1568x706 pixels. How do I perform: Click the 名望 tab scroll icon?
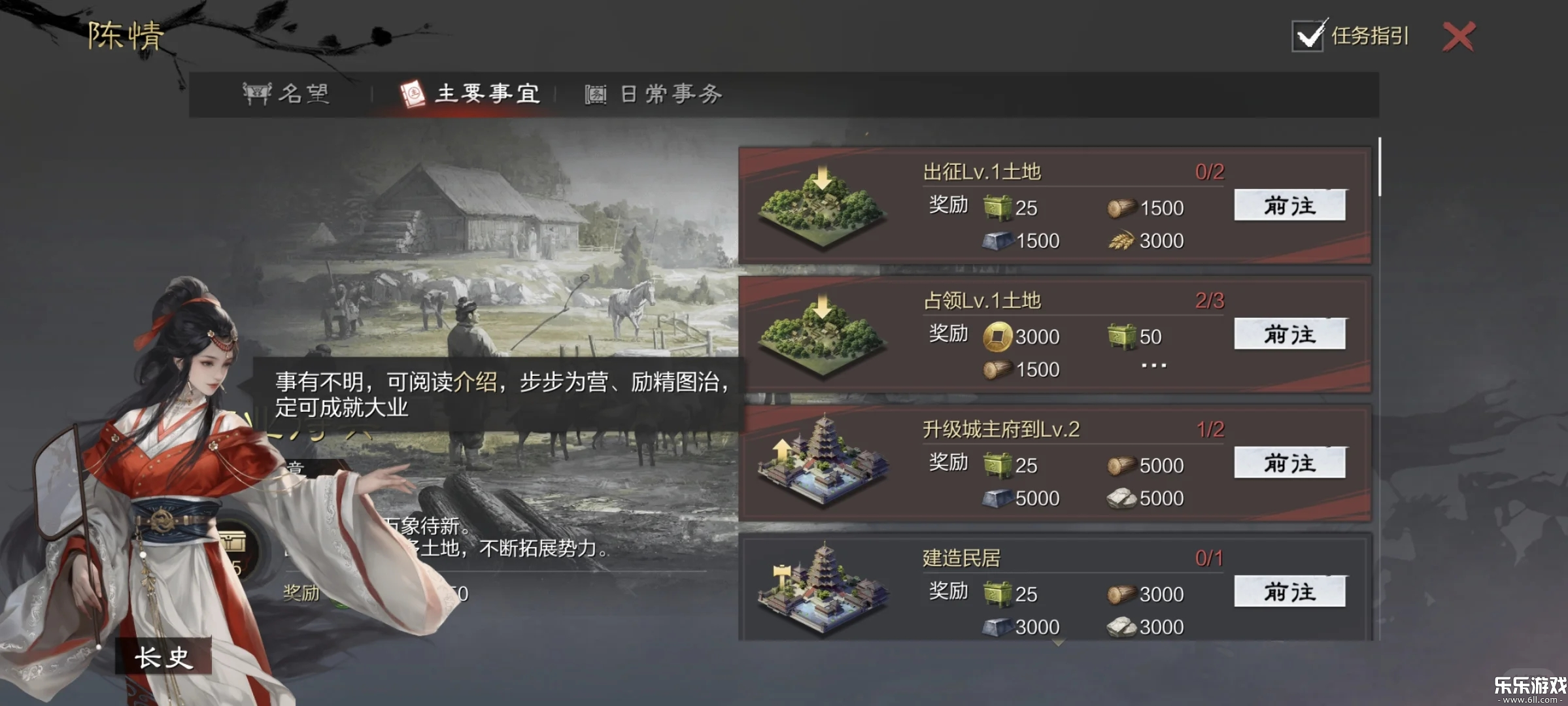pyautogui.click(x=258, y=93)
